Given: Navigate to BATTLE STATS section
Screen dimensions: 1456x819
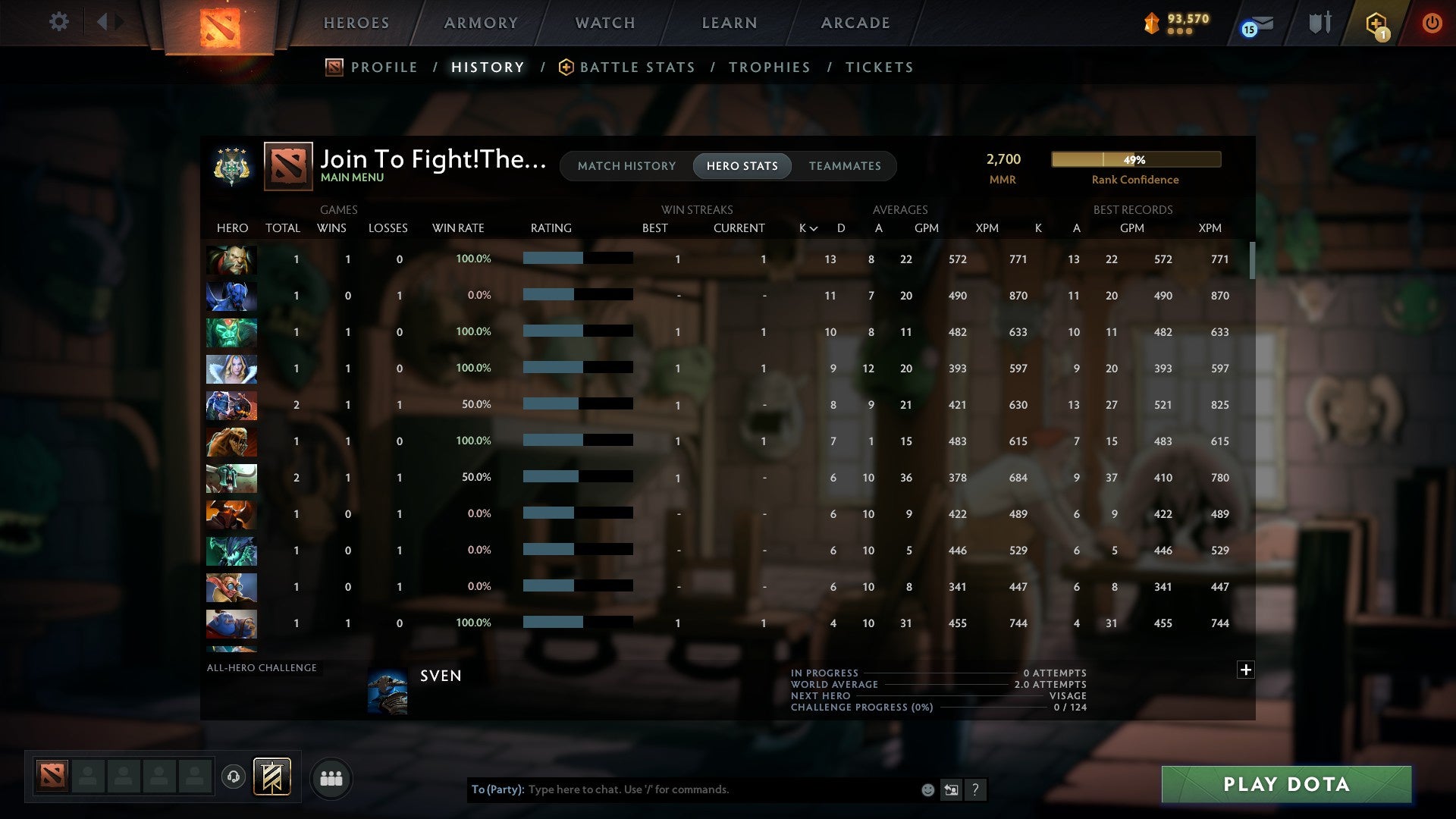Looking at the screenshot, I should [637, 67].
